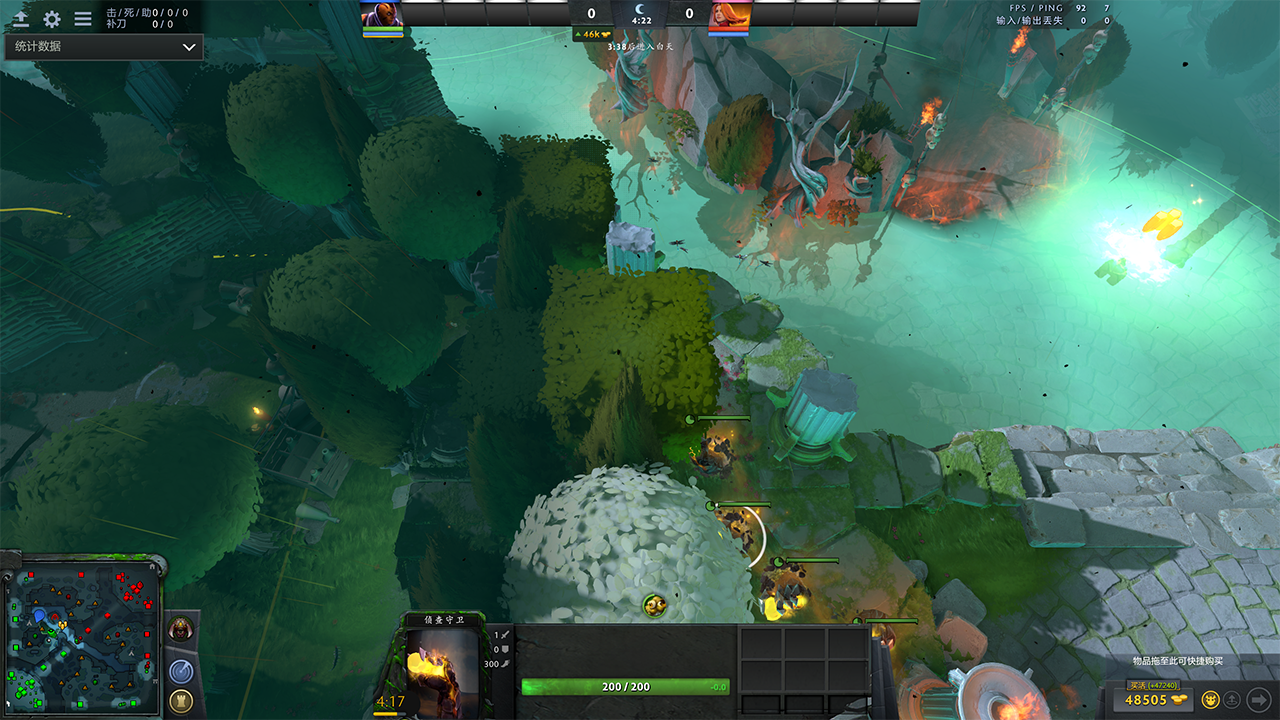Activate the Scan radar button

tap(181, 670)
